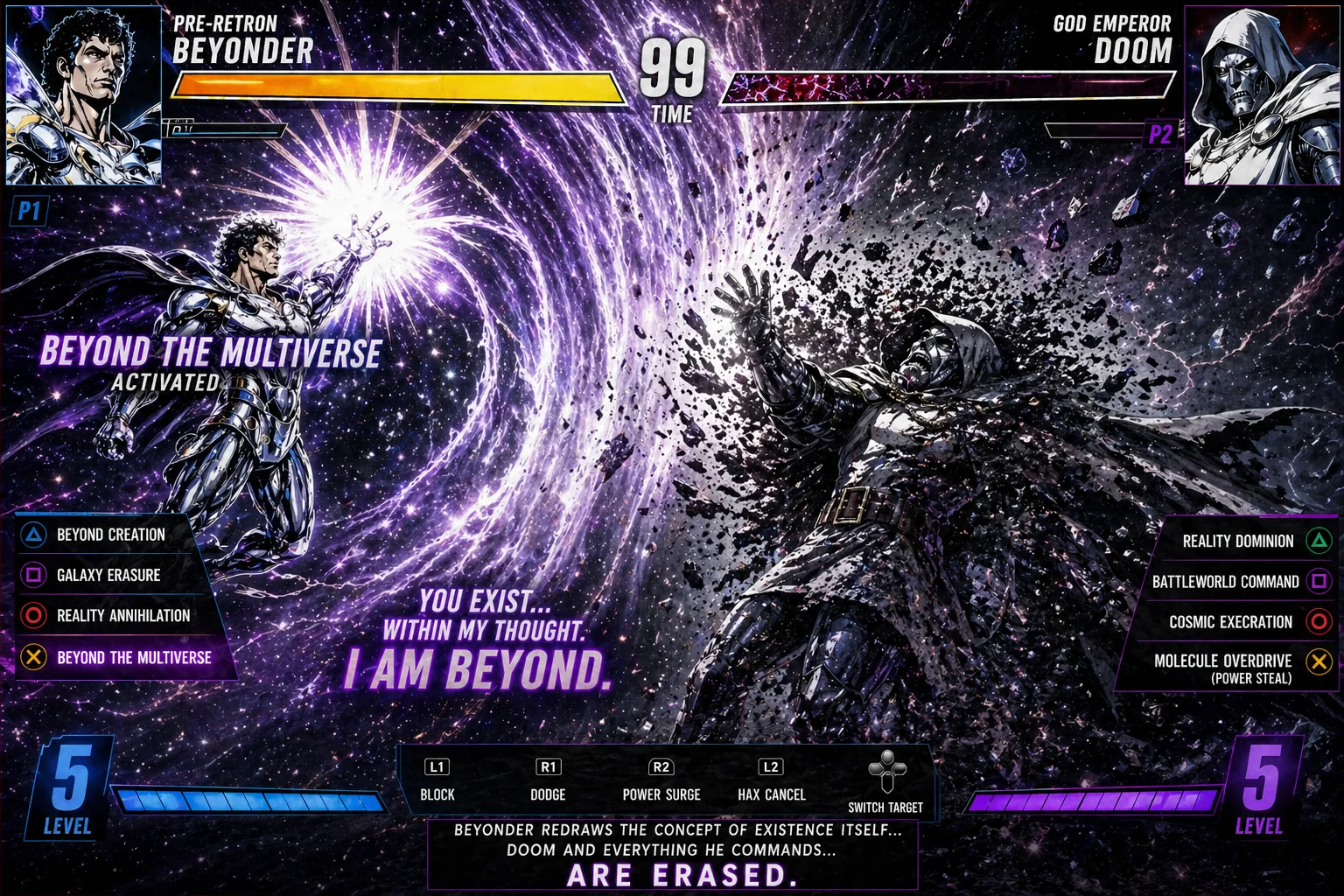
Task: Click the square icon beside Galaxy Erasure
Action: click(x=32, y=575)
